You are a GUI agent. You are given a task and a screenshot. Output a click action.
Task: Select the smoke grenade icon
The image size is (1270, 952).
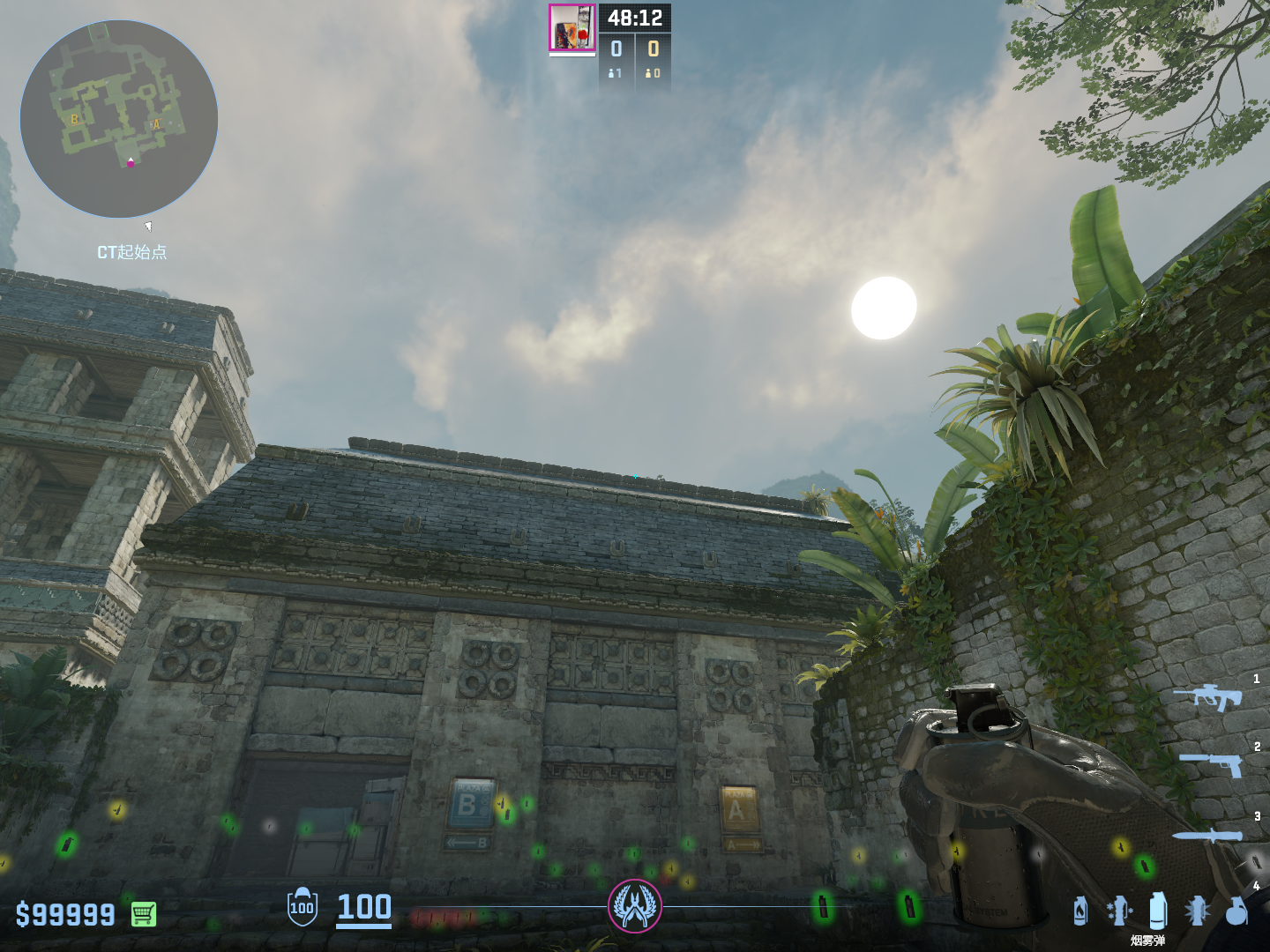pos(1158,911)
